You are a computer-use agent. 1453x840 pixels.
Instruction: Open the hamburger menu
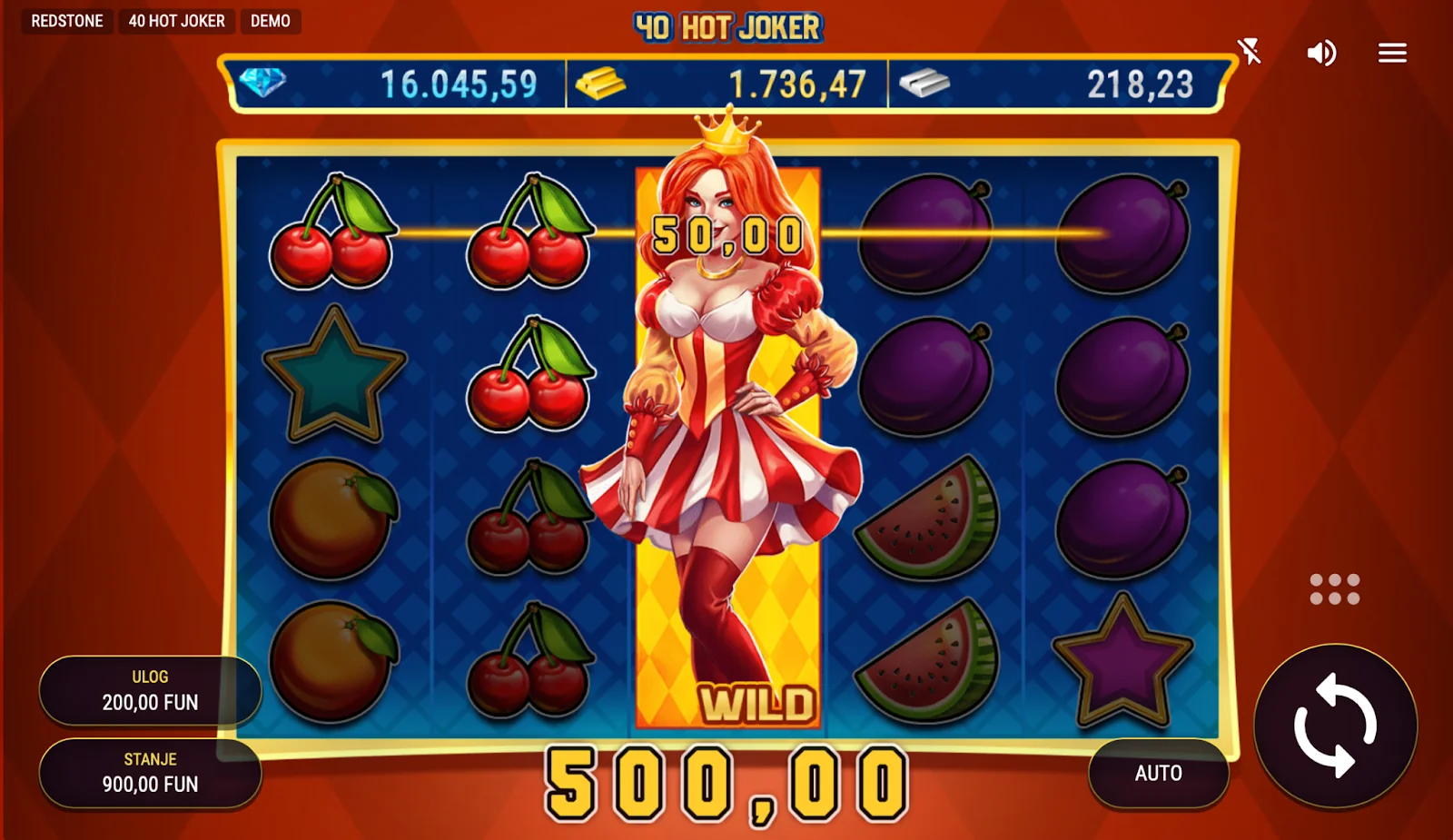(x=1391, y=54)
